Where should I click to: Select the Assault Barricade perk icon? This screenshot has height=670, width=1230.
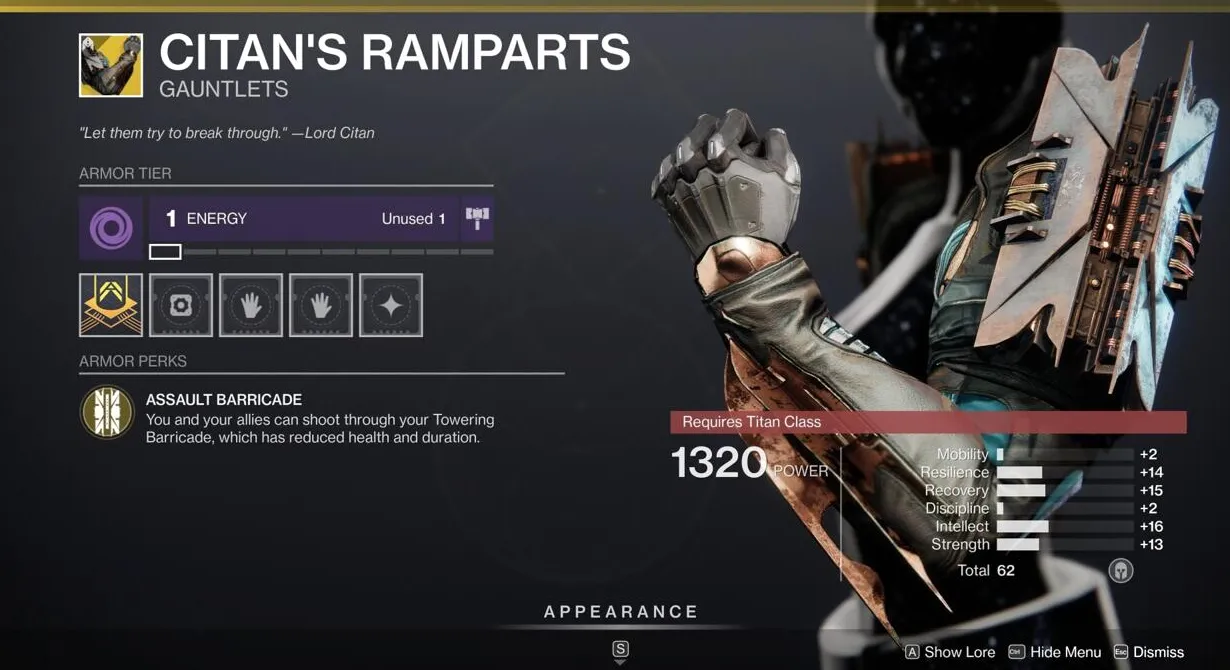[x=107, y=412]
